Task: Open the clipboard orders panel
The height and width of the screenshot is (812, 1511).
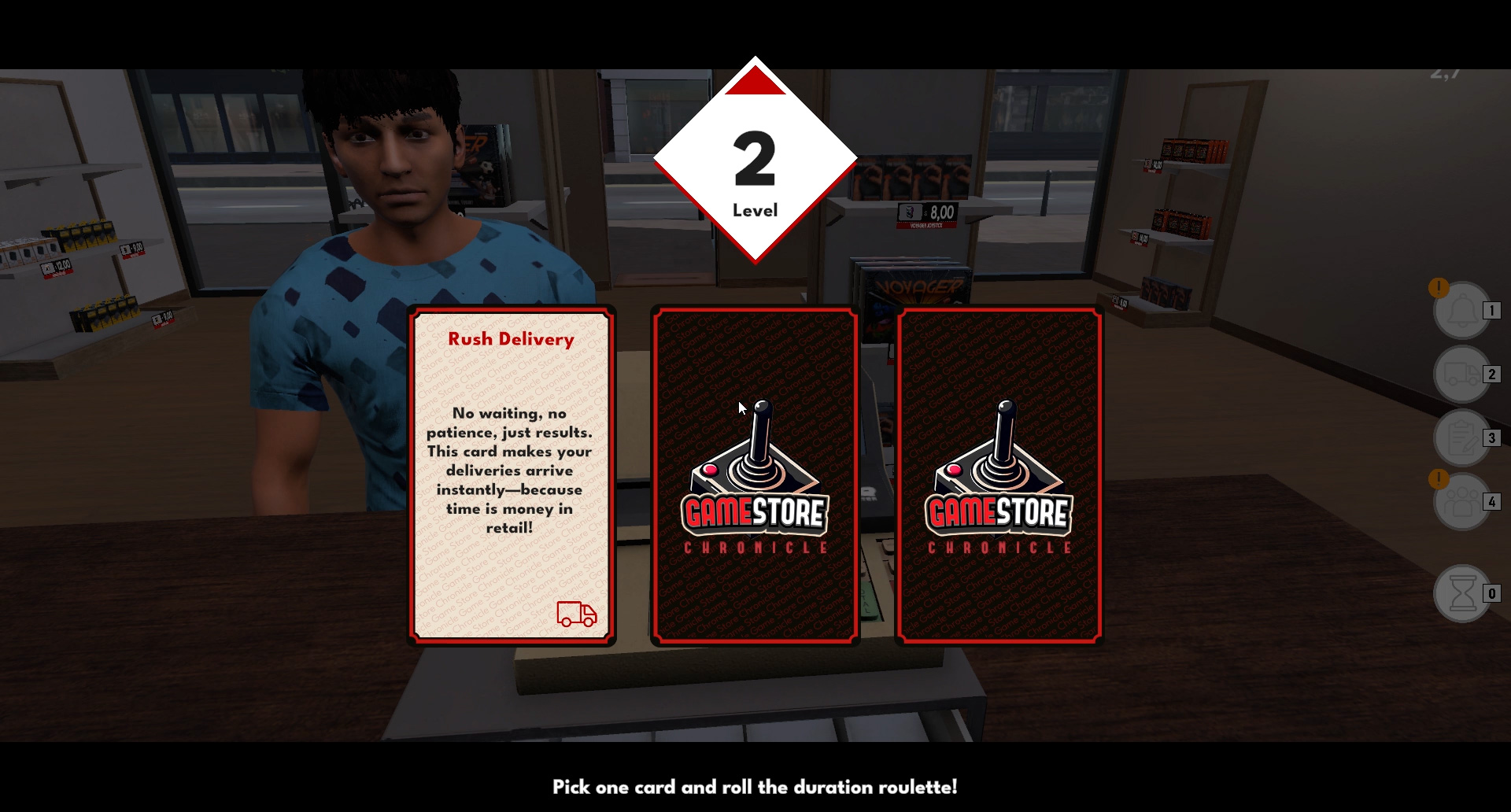Action: click(x=1462, y=437)
